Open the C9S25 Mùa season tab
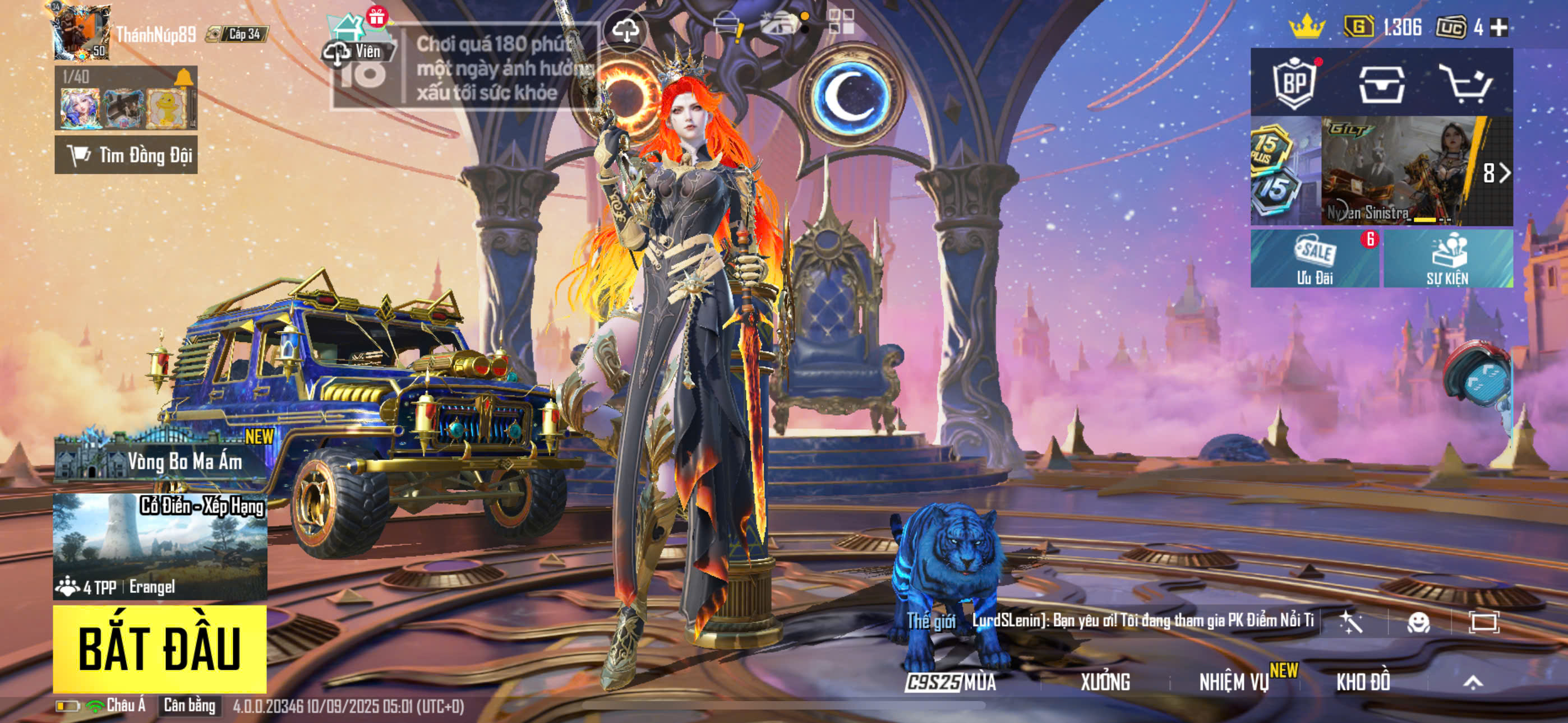The width and height of the screenshot is (1568, 723). [951, 682]
